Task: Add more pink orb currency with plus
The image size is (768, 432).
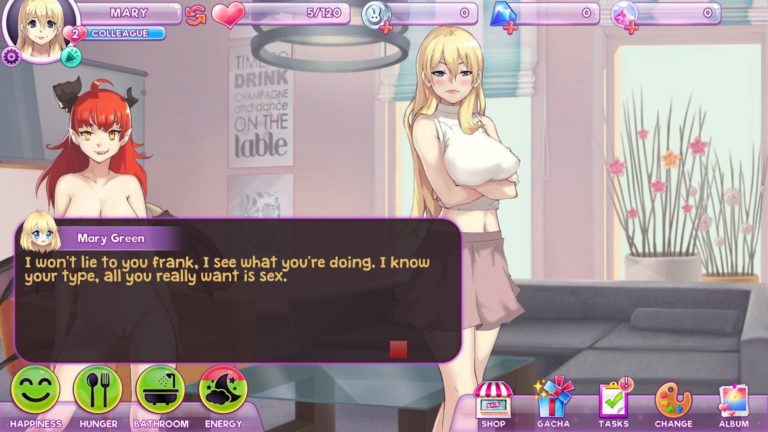Action: [x=635, y=28]
